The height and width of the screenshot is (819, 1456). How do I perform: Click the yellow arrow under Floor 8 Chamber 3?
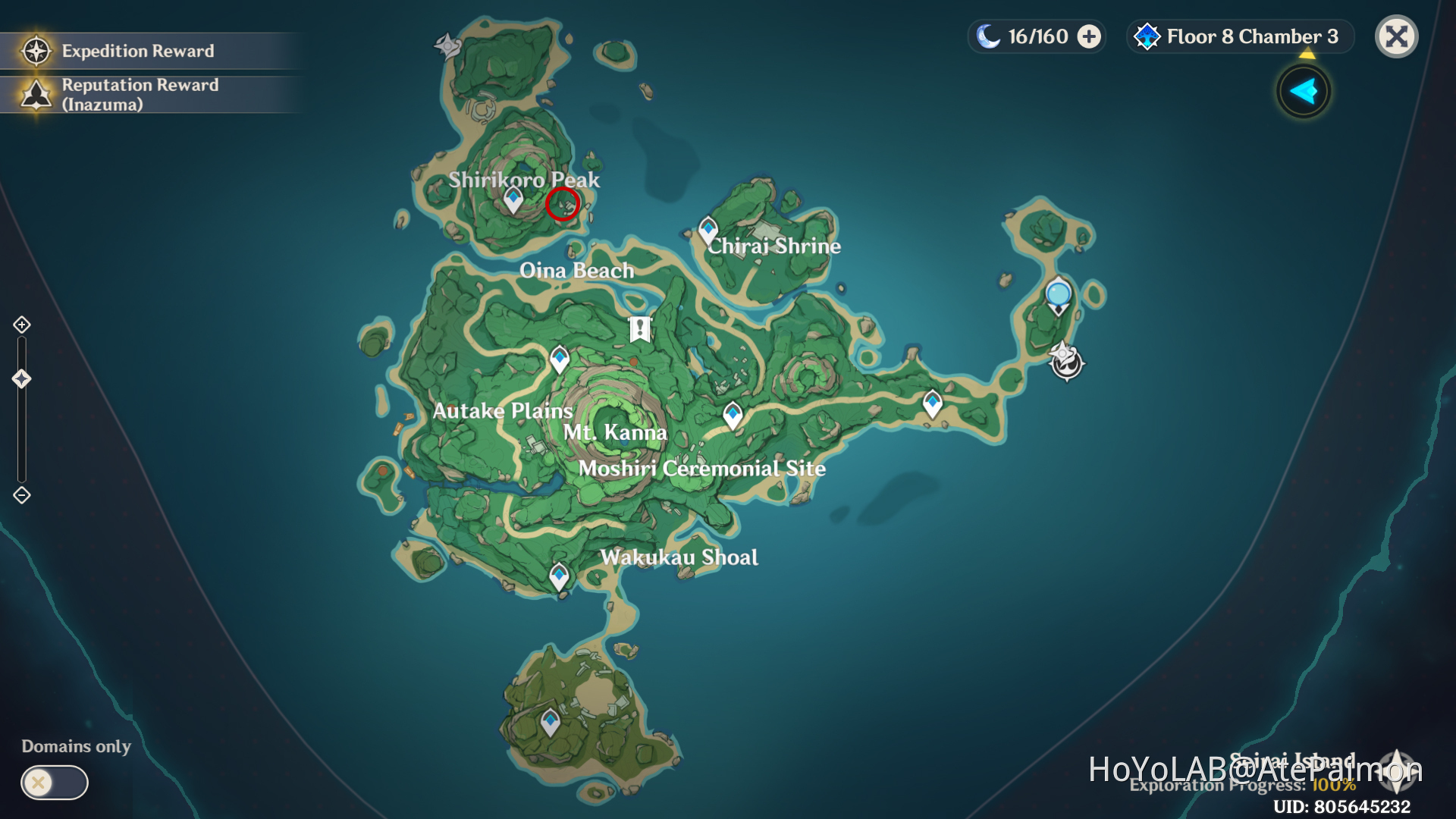point(1307,53)
